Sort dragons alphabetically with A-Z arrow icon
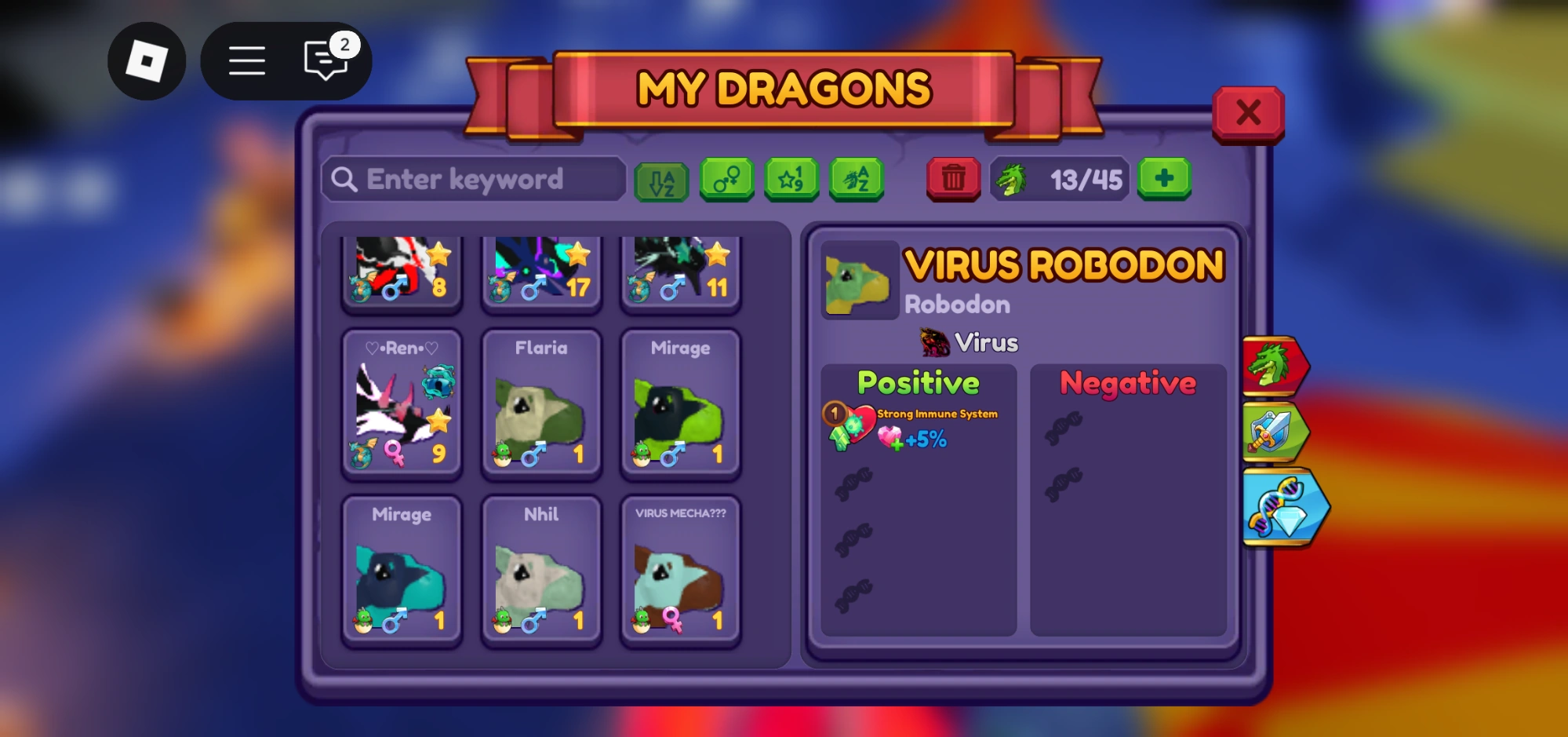This screenshot has height=737, width=1568. 661,179
